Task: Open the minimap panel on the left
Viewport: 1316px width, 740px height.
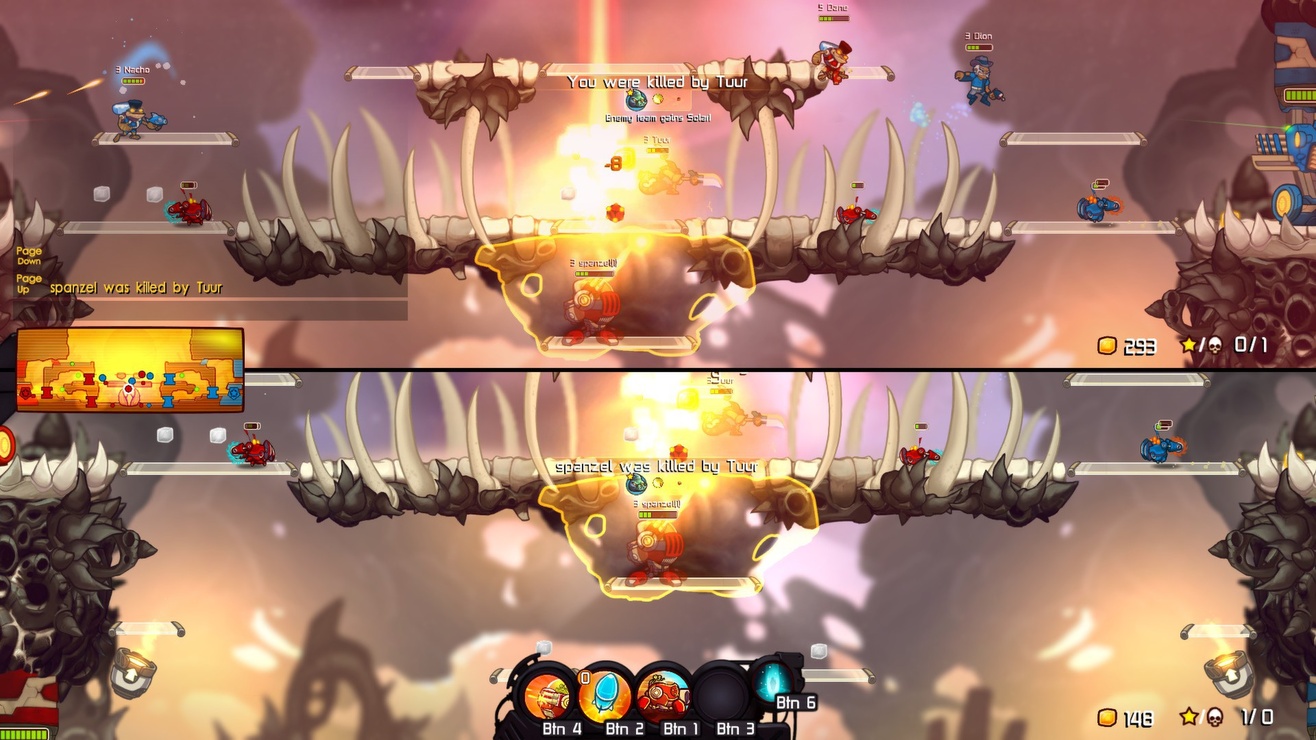Action: point(130,370)
